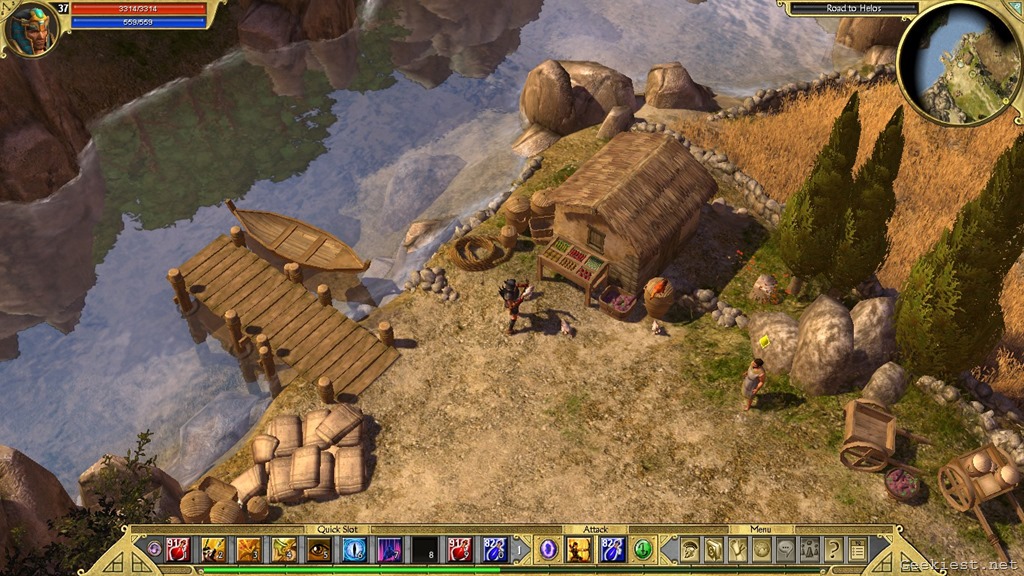Activate the skill in quick slot 2
Image resolution: width=1024 pixels, height=576 pixels.
pos(213,549)
